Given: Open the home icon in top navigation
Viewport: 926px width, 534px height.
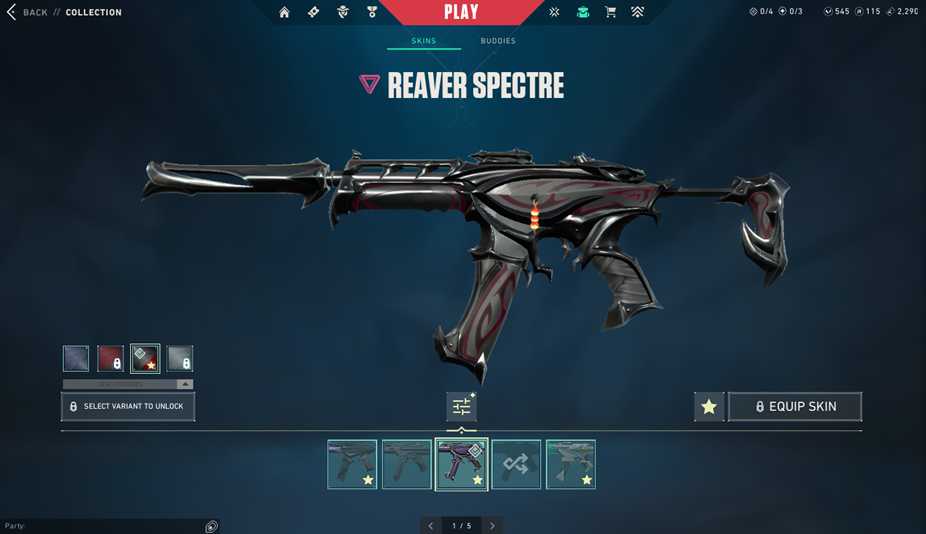Looking at the screenshot, I should [285, 12].
